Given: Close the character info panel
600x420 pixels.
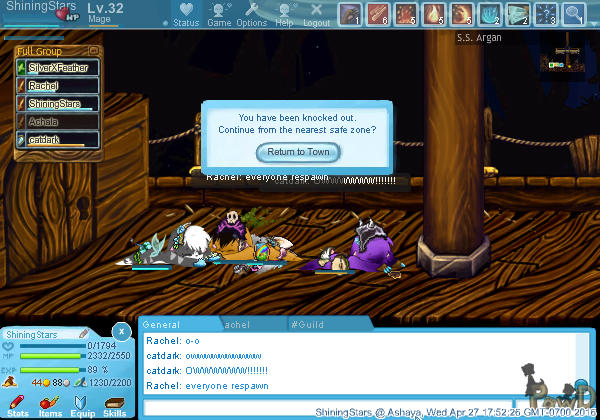Looking at the screenshot, I should (120, 330).
